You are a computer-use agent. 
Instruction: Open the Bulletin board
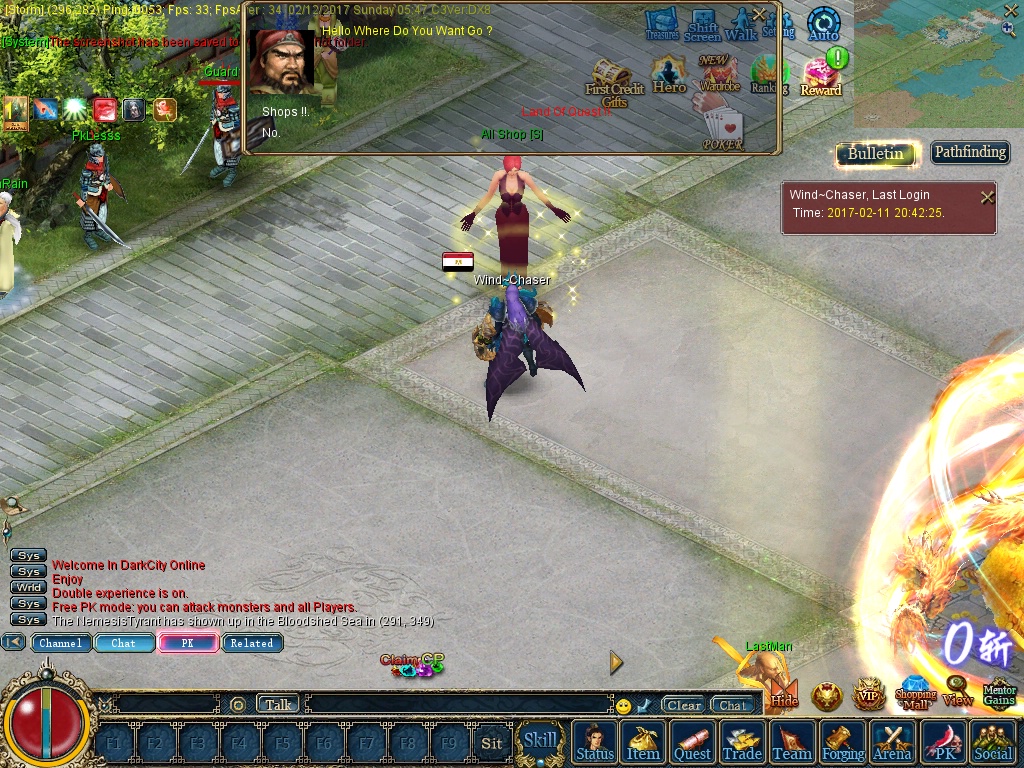[875, 153]
